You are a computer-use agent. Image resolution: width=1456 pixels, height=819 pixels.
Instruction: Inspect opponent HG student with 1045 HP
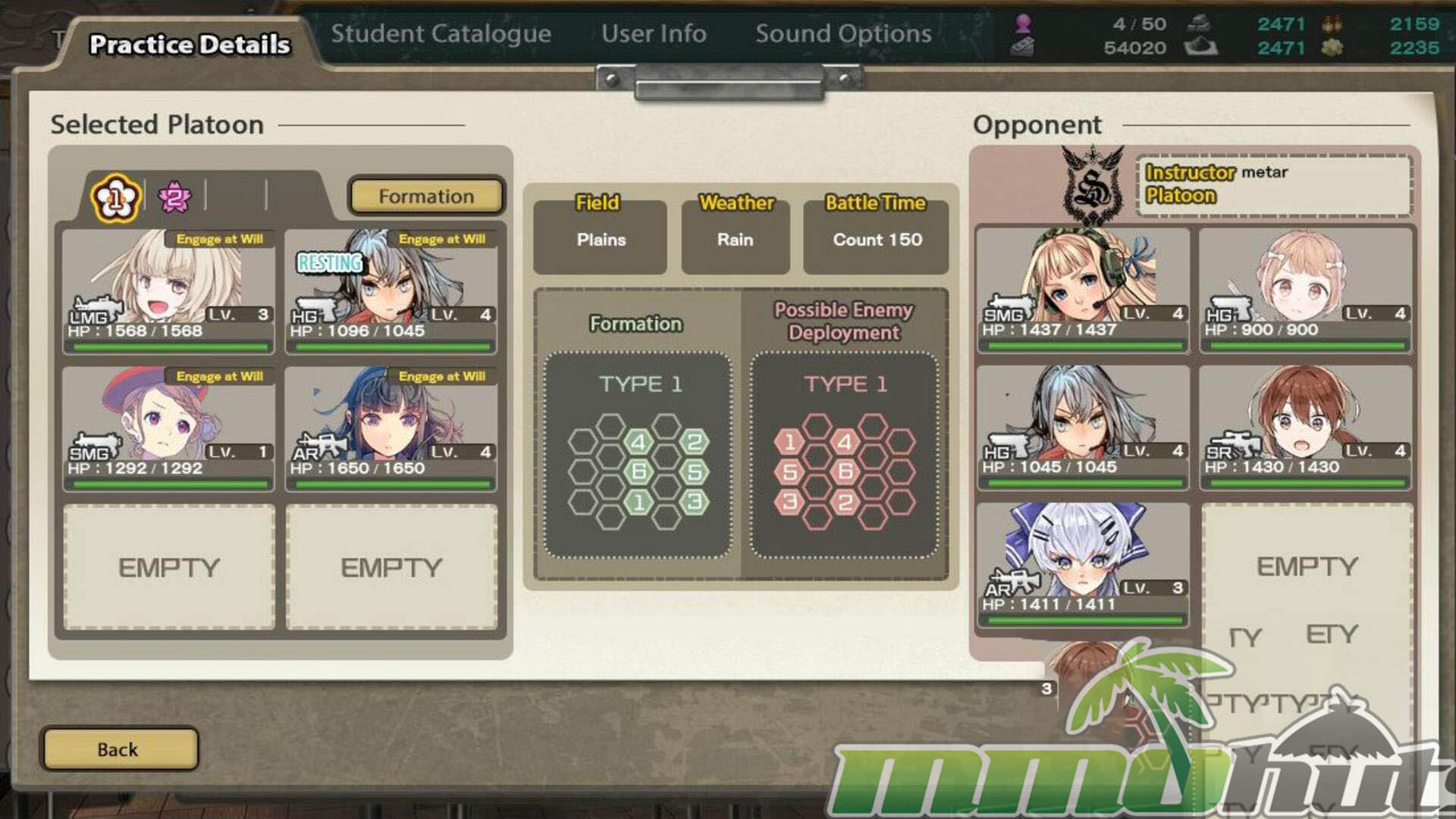(1082, 428)
